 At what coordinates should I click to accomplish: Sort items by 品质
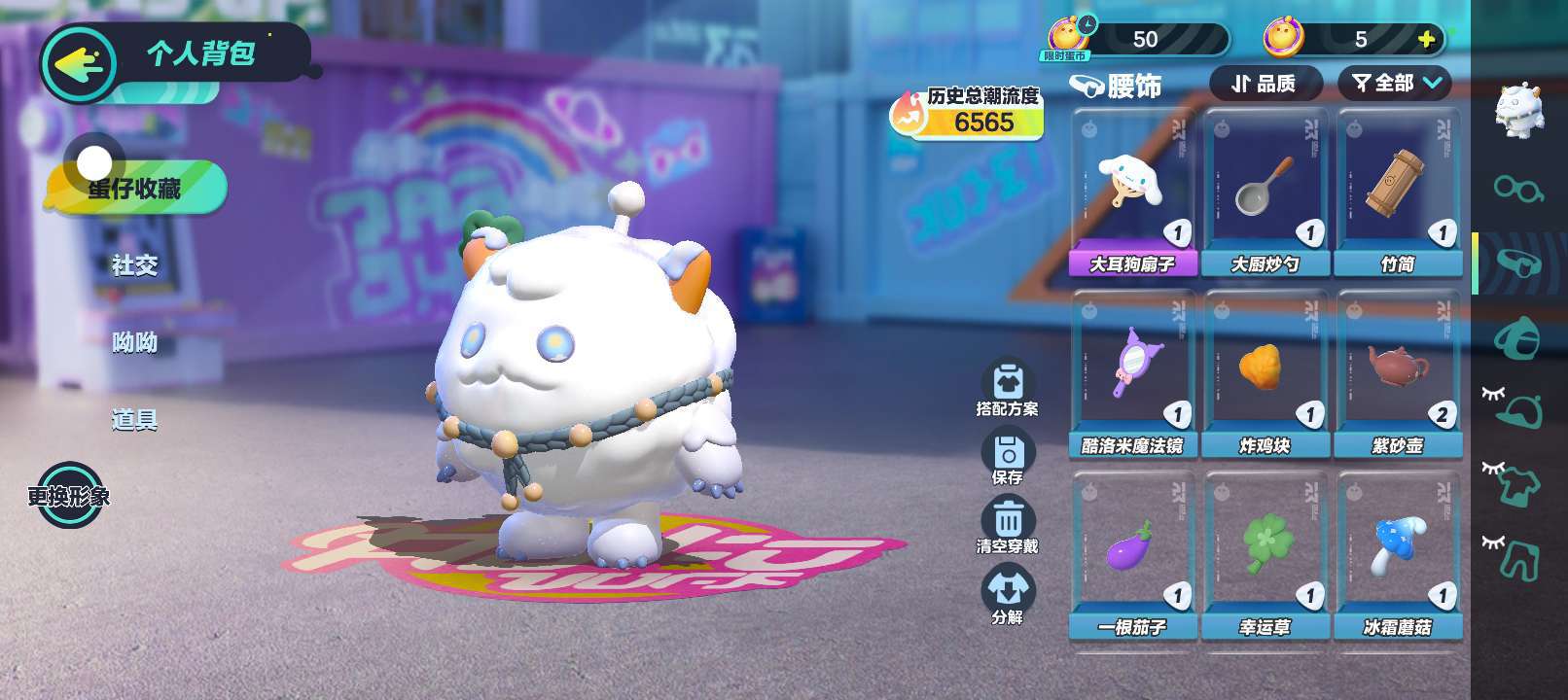[1265, 84]
